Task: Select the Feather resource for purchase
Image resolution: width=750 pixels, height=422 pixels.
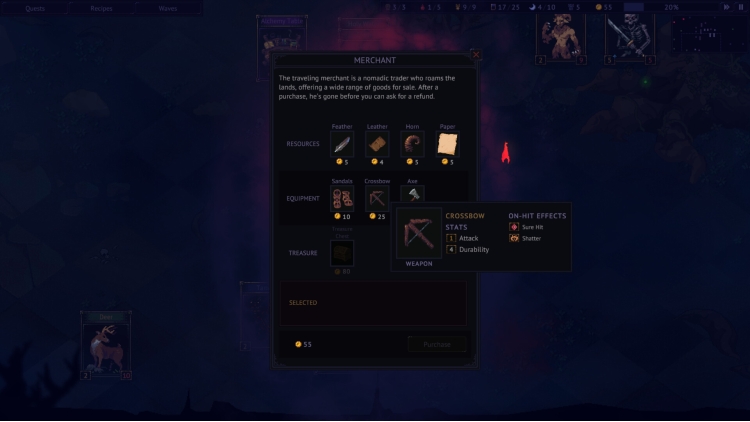Action: coord(342,145)
